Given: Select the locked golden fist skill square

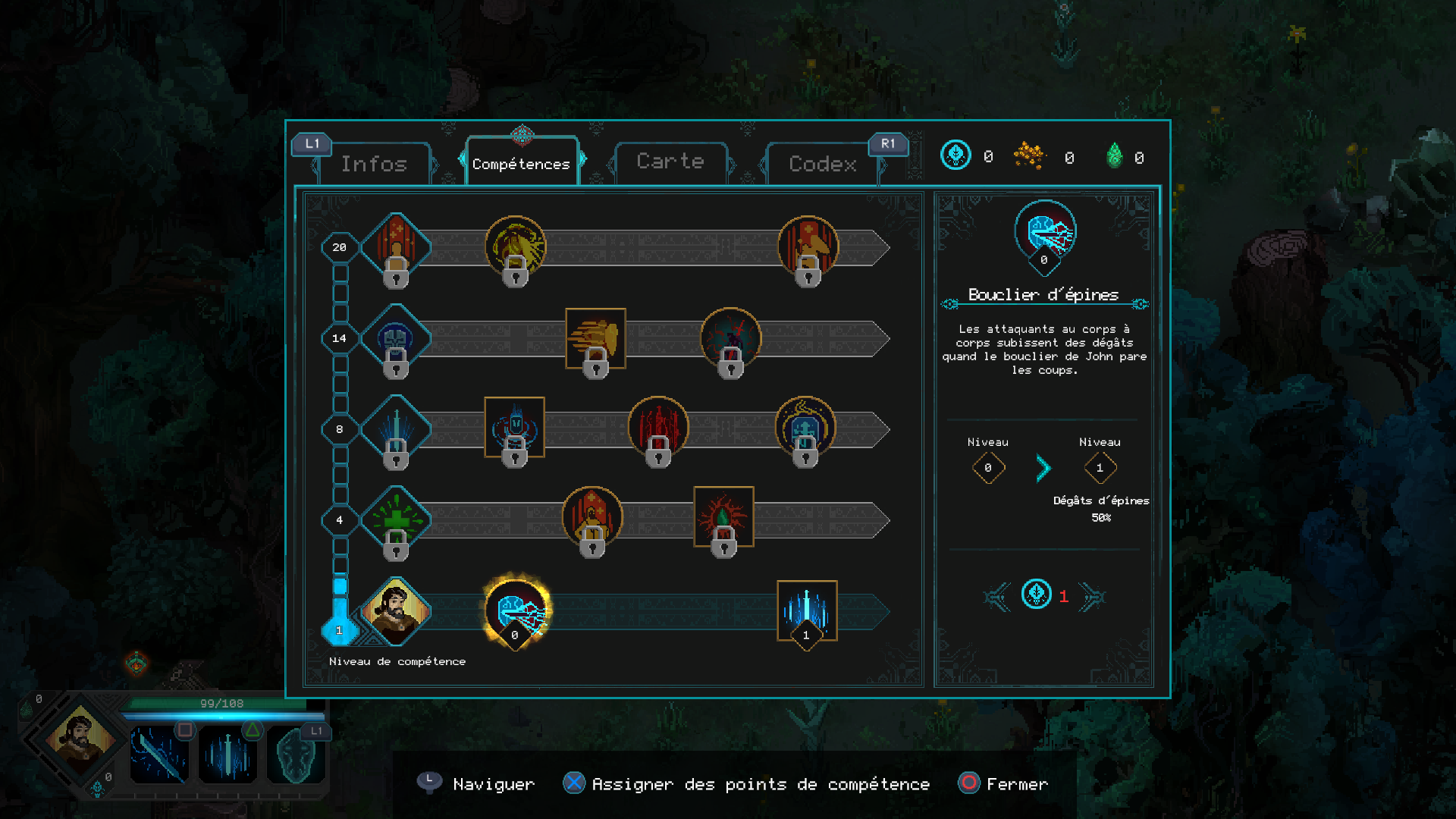Looking at the screenshot, I should [595, 338].
